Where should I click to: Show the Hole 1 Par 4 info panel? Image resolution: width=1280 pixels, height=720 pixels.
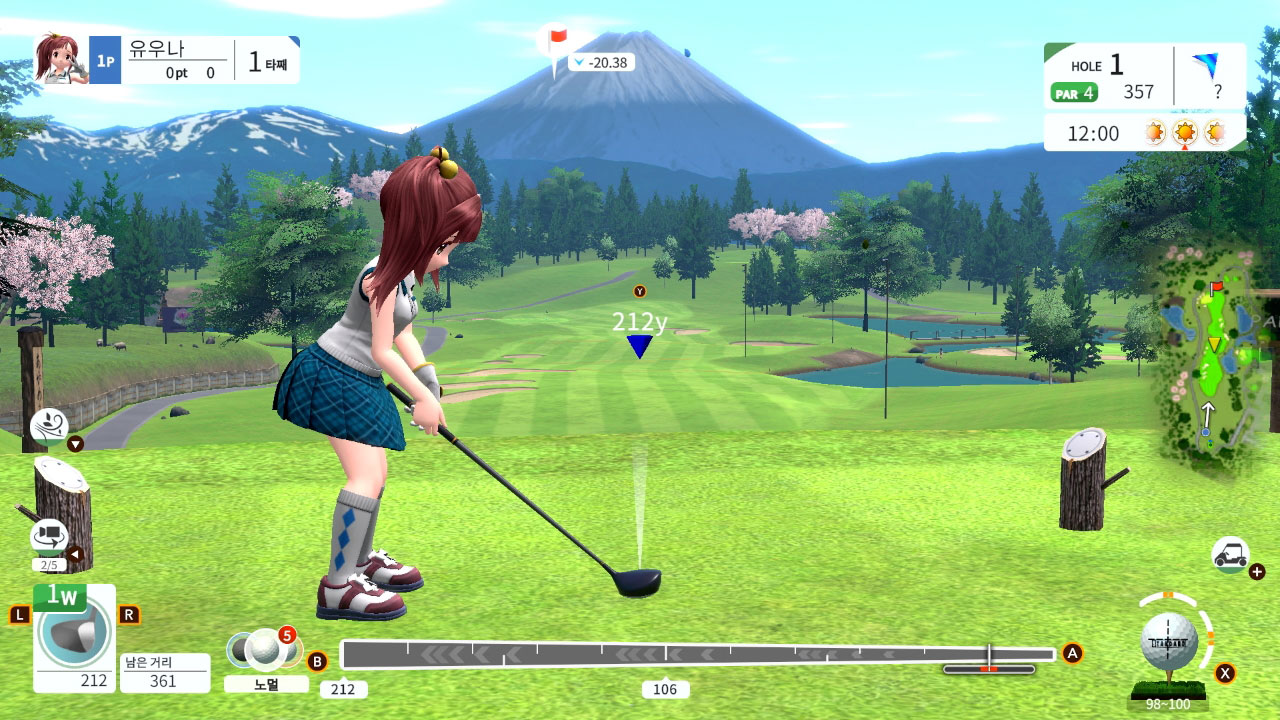click(x=1108, y=77)
